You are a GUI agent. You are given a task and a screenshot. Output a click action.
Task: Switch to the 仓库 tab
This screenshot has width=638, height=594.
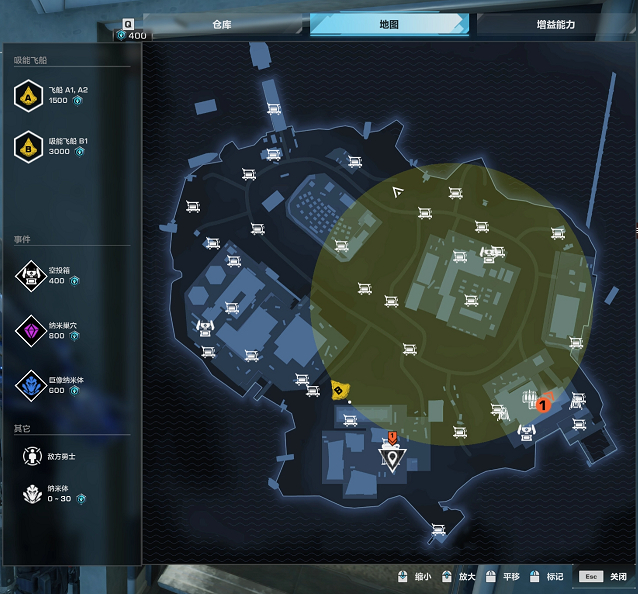(223, 24)
